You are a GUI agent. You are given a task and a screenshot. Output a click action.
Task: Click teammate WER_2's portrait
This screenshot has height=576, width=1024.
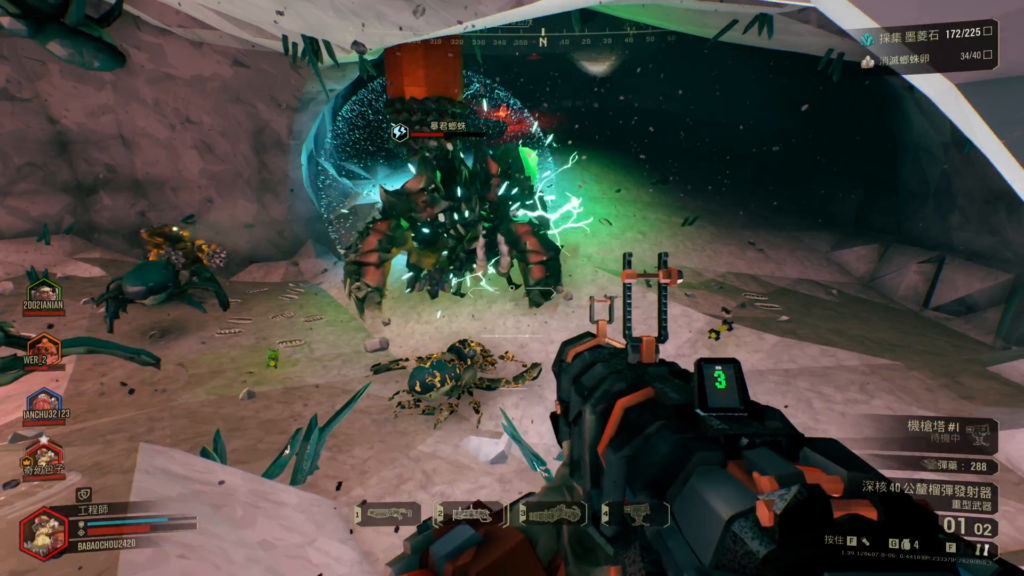click(43, 350)
